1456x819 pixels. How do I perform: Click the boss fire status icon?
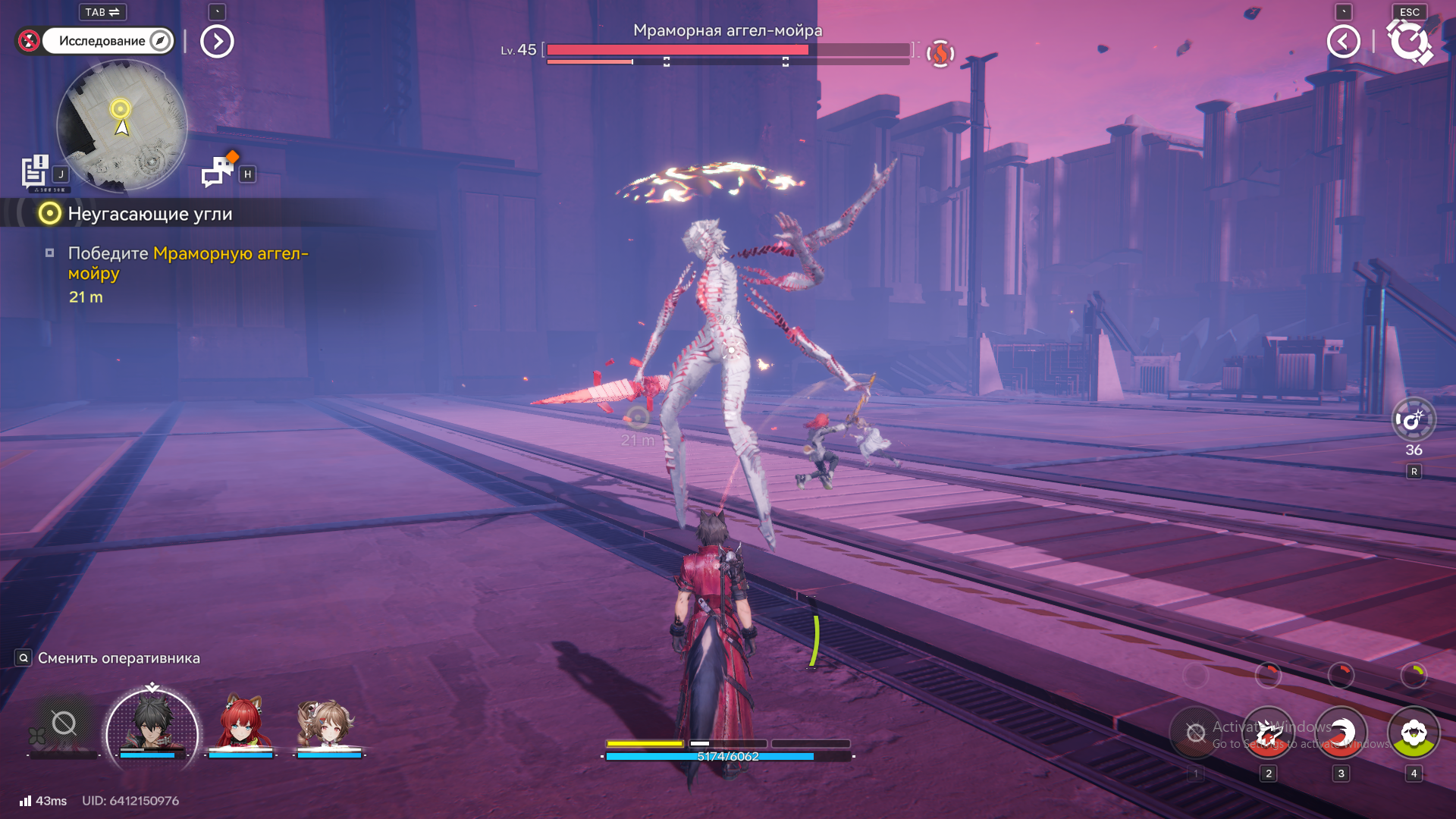[940, 53]
